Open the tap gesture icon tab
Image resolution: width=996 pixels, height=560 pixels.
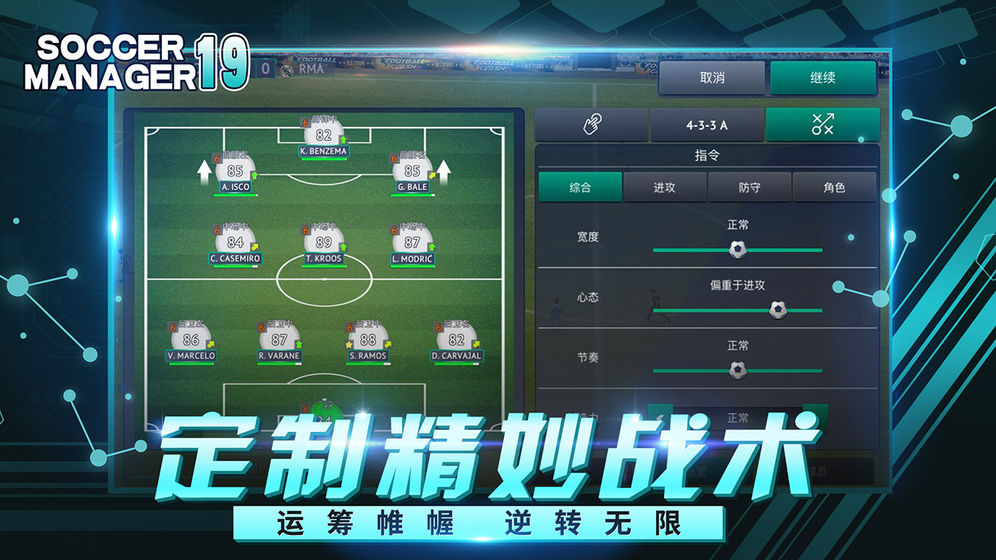click(592, 125)
